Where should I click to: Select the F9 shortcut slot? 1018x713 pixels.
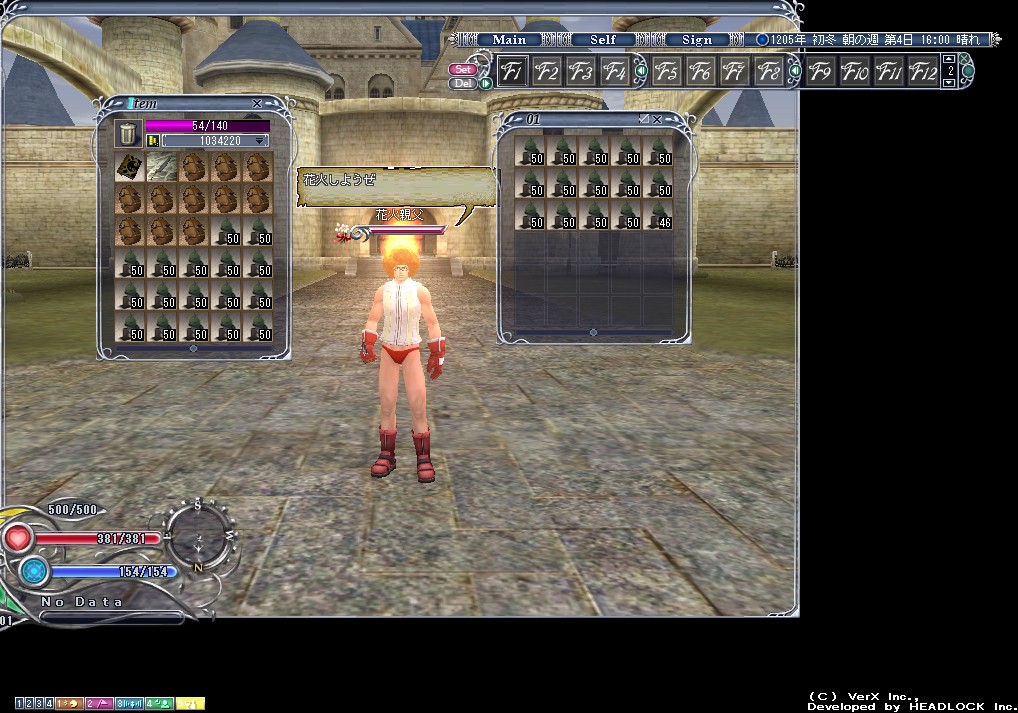click(821, 72)
